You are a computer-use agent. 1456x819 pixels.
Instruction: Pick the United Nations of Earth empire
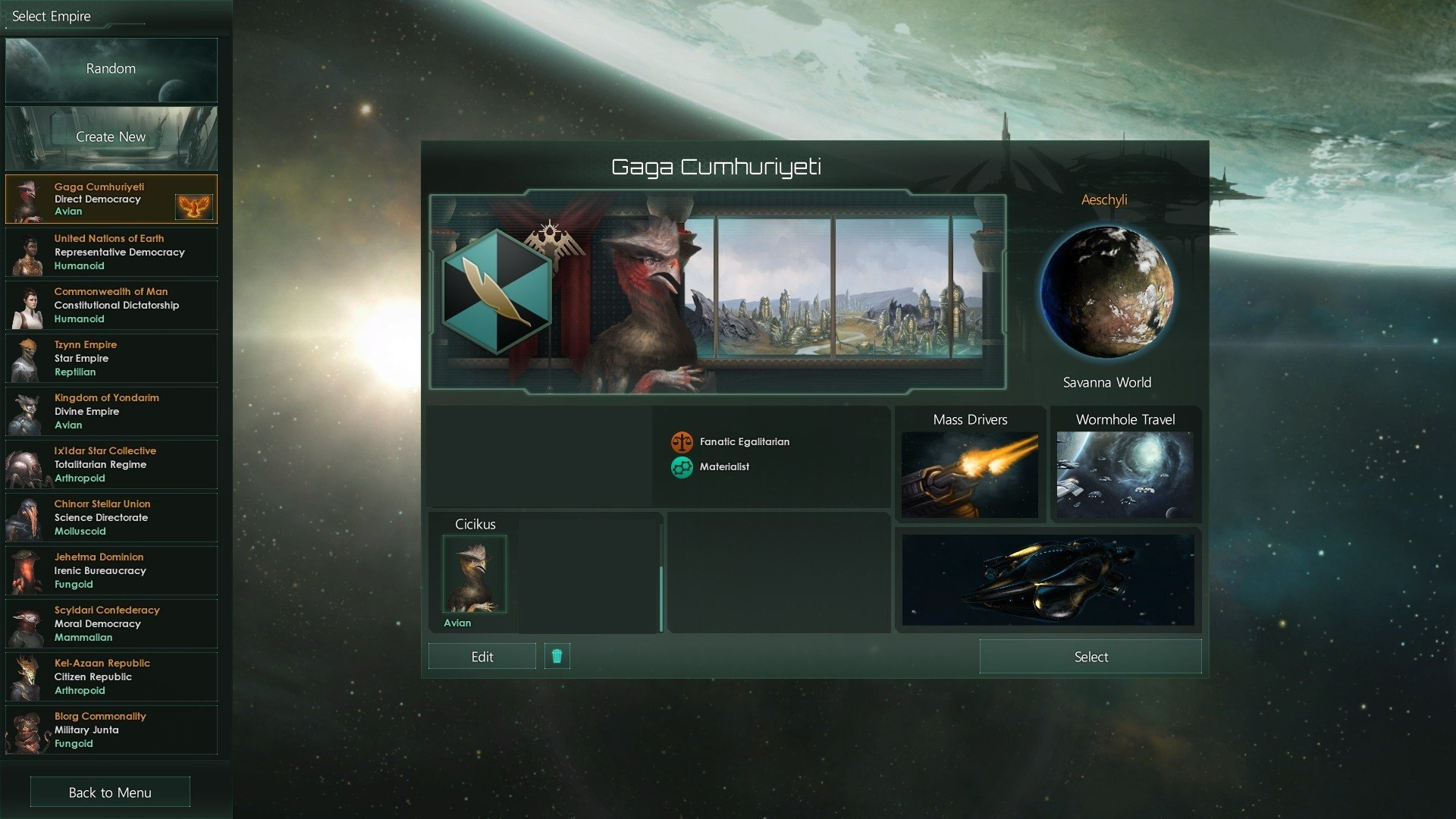(x=111, y=253)
